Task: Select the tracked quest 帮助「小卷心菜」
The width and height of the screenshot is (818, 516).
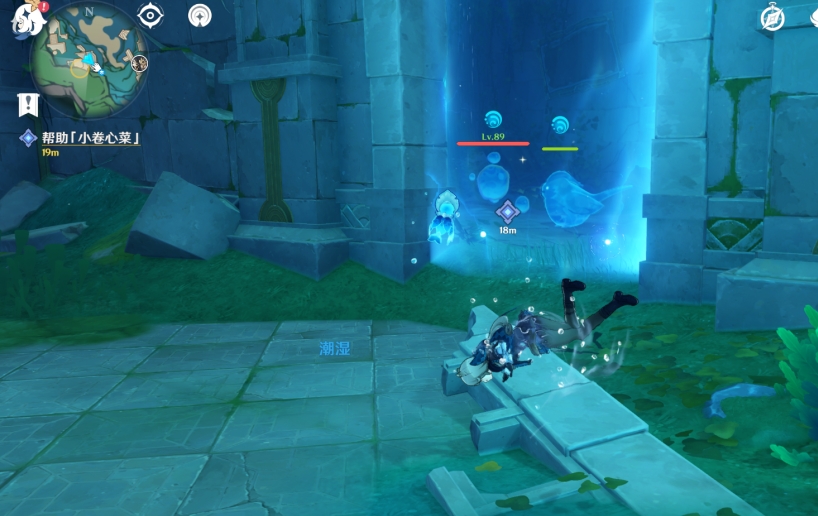Action: [88, 138]
